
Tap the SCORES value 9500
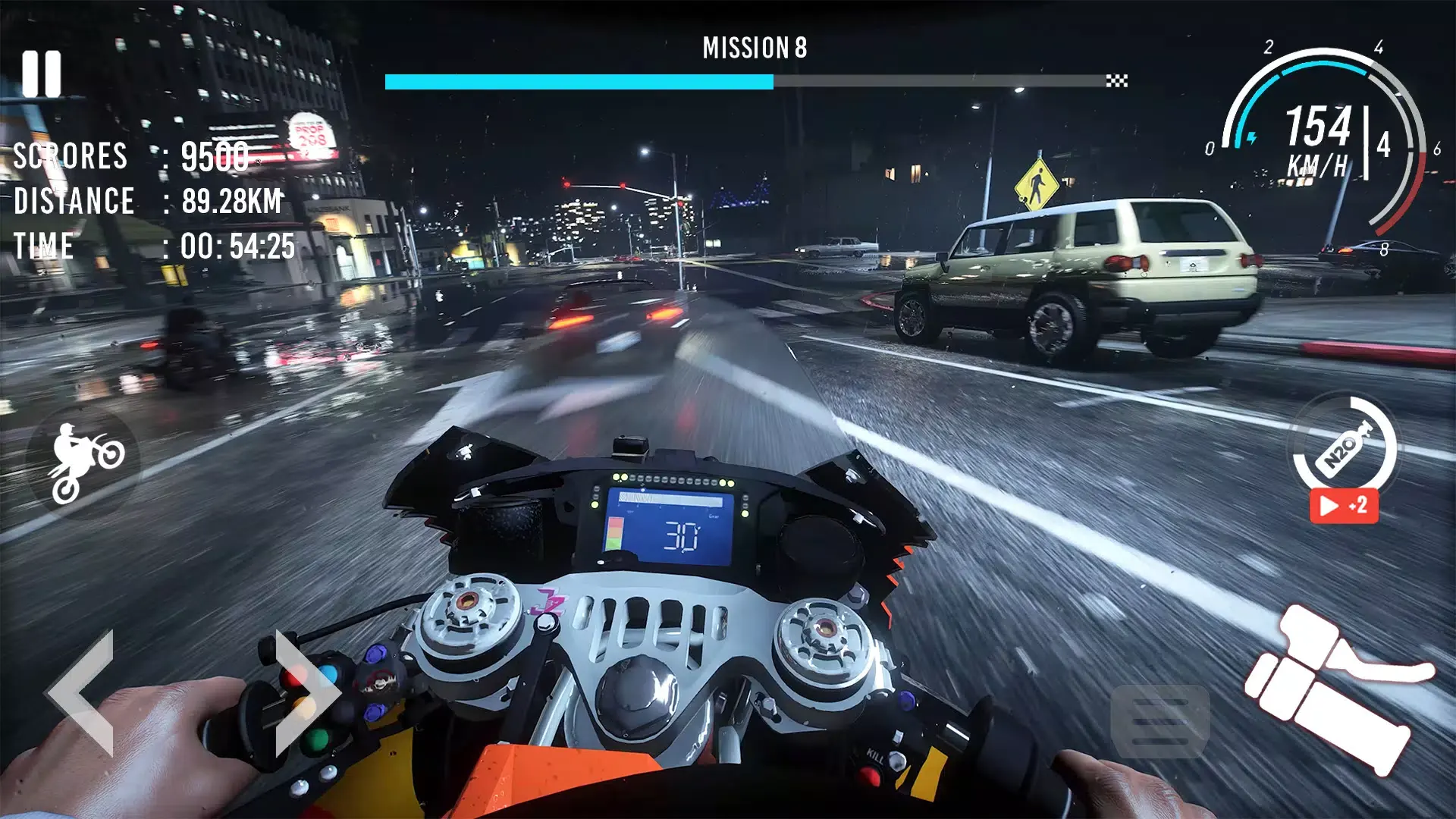(x=215, y=158)
